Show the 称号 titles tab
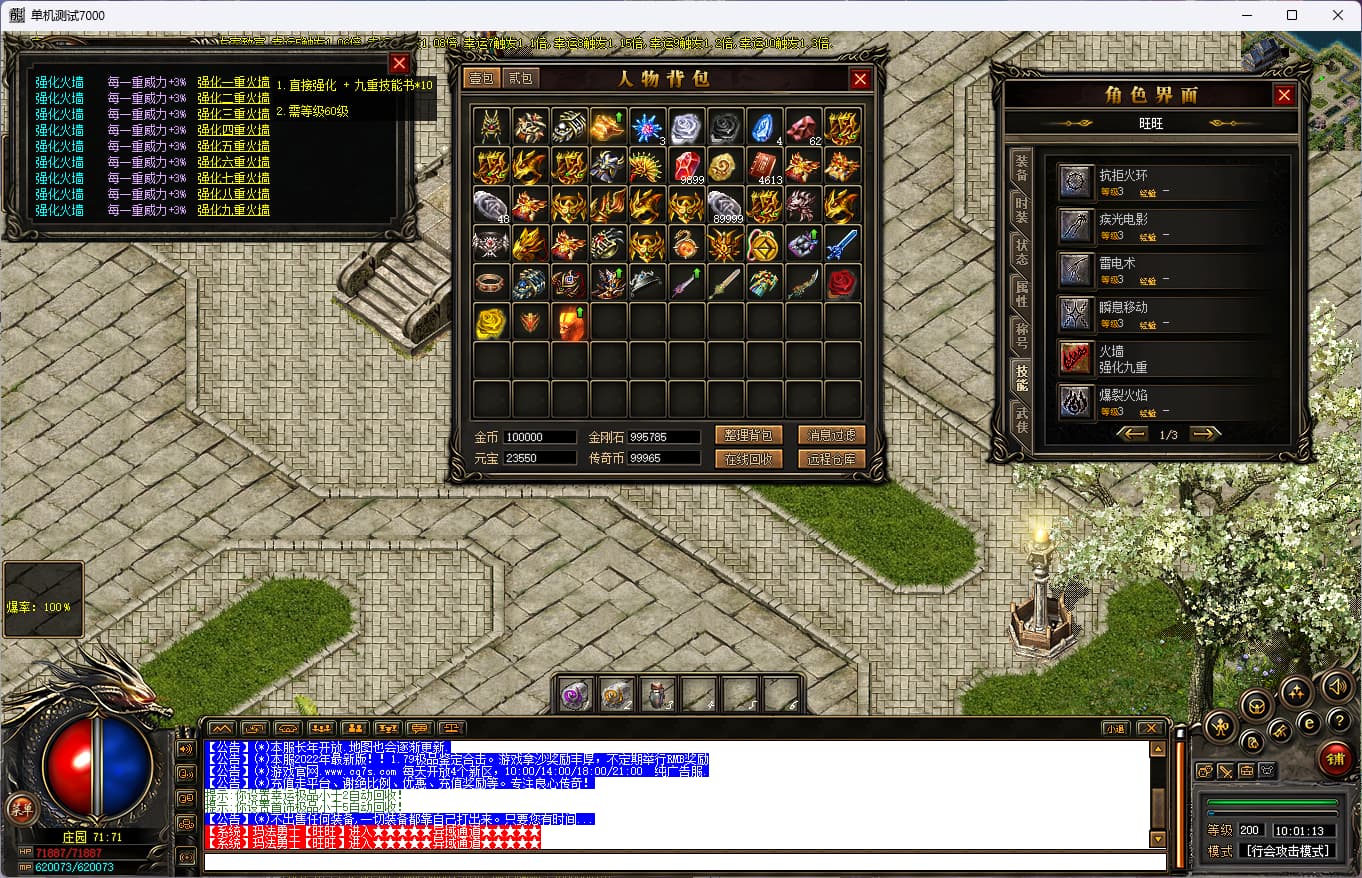This screenshot has width=1362, height=878. coord(1021,334)
